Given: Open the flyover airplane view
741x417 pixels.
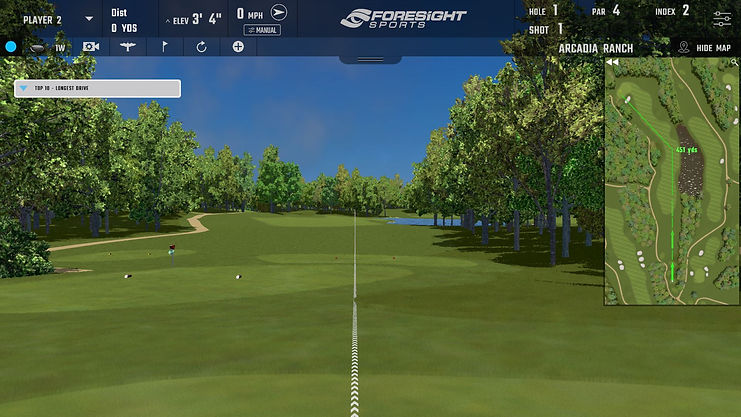Looking at the screenshot, I should (128, 47).
